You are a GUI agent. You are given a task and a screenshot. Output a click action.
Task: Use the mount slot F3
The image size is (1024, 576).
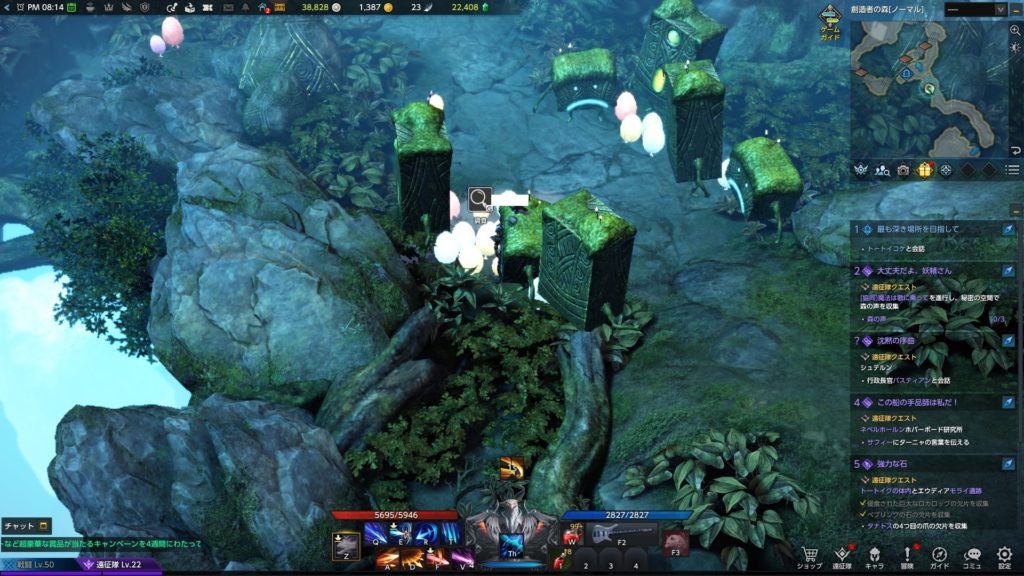(x=675, y=541)
